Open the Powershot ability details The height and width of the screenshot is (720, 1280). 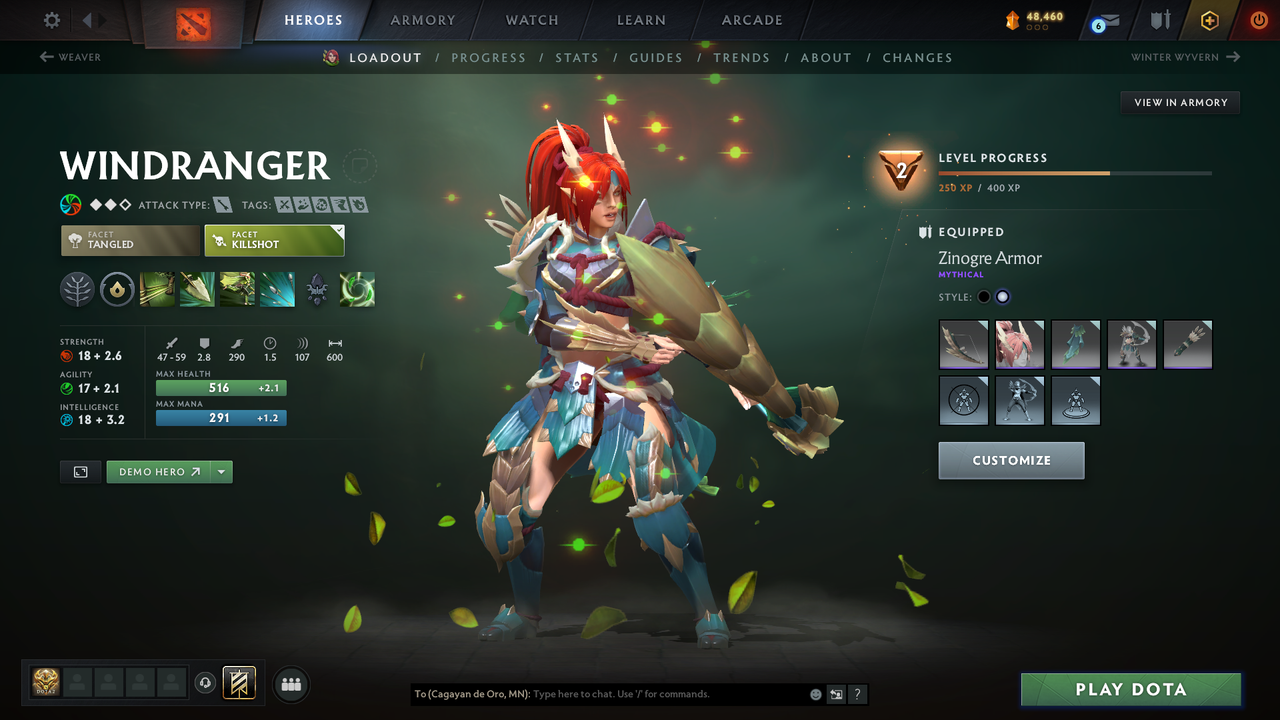198,290
